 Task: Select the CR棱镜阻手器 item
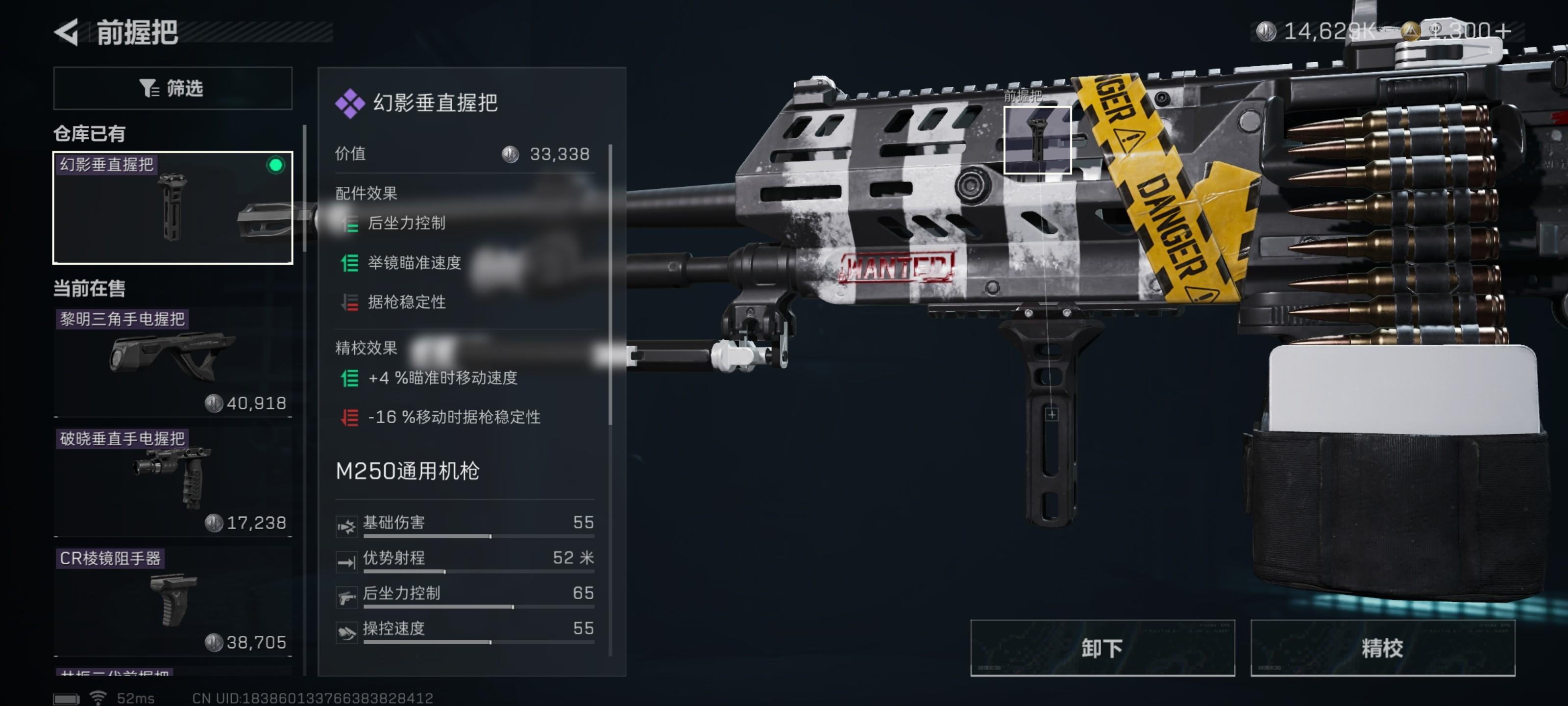point(172,600)
